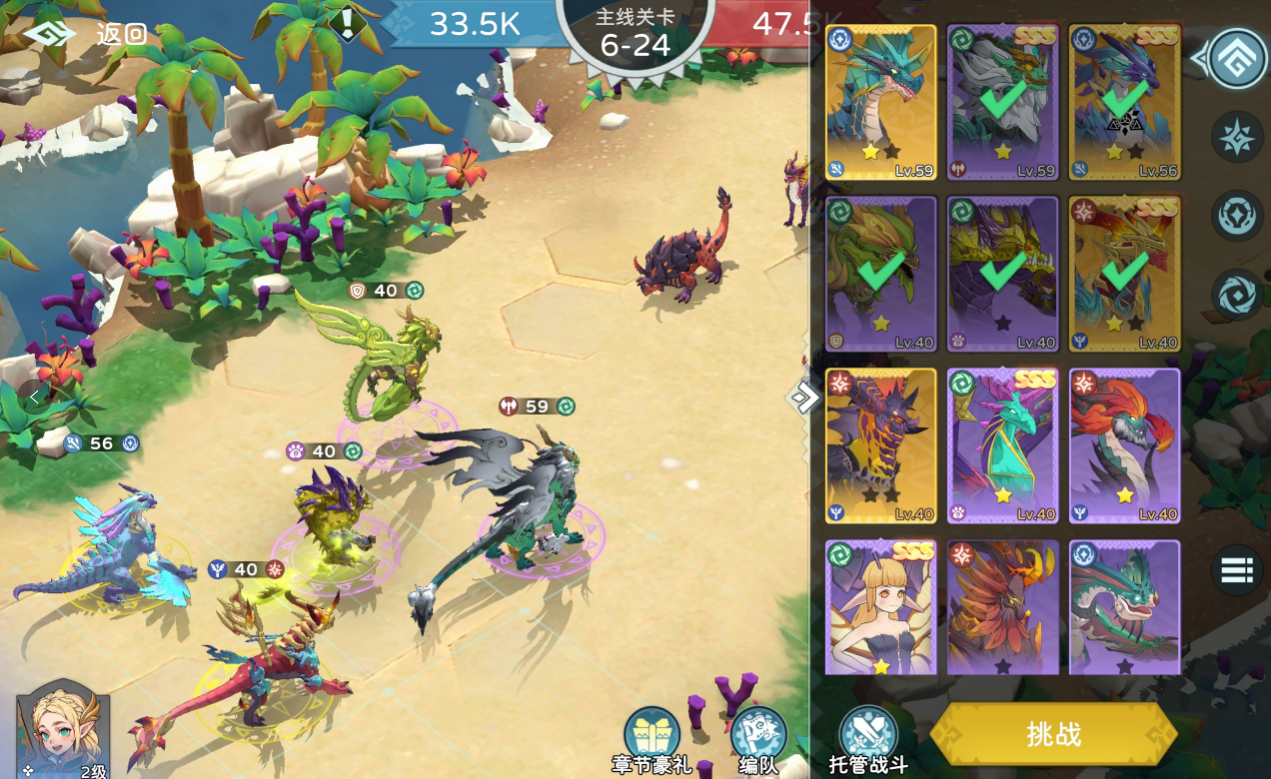Click the swirl element filter icon
This screenshot has height=779, width=1271.
pyautogui.click(x=1237, y=295)
